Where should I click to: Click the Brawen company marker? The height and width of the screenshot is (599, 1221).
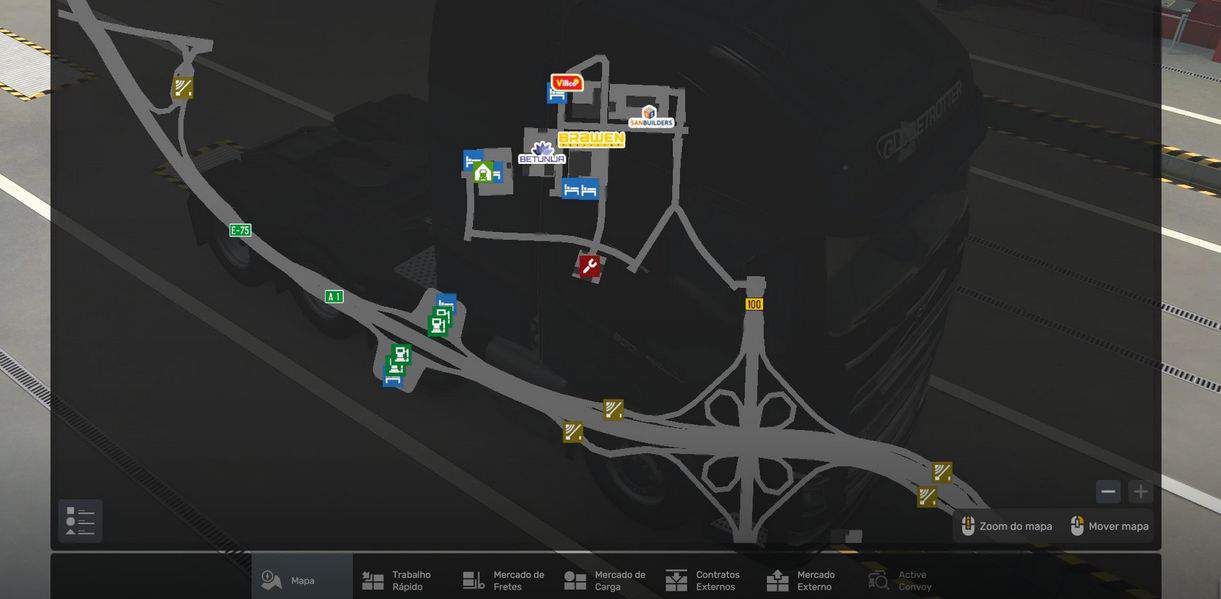(x=591, y=139)
